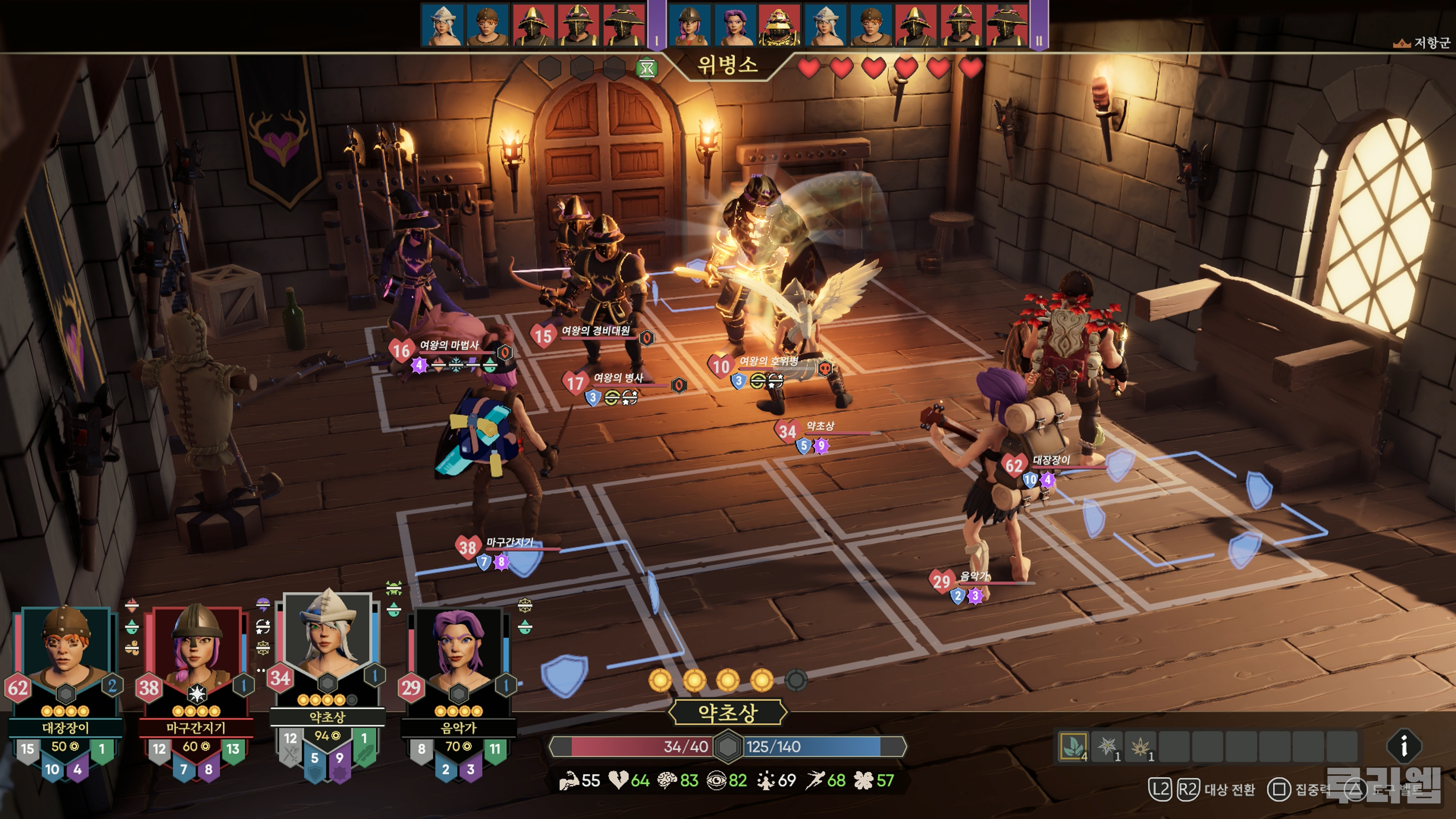1456x819 pixels.
Task: Open the info panel with the i button
Action: [x=1403, y=747]
